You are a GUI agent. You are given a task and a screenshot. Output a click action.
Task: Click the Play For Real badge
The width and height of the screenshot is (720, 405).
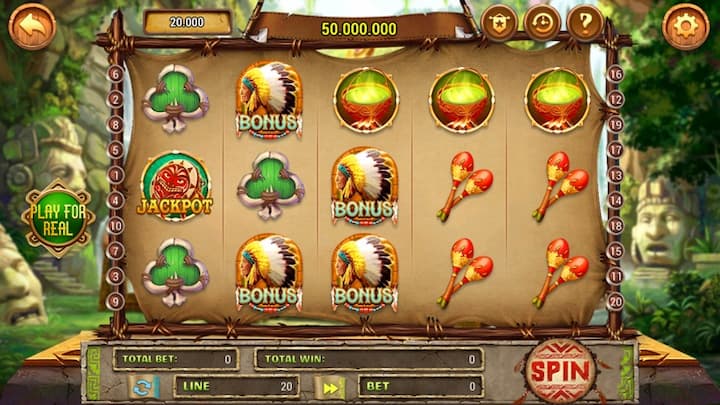pyautogui.click(x=58, y=218)
